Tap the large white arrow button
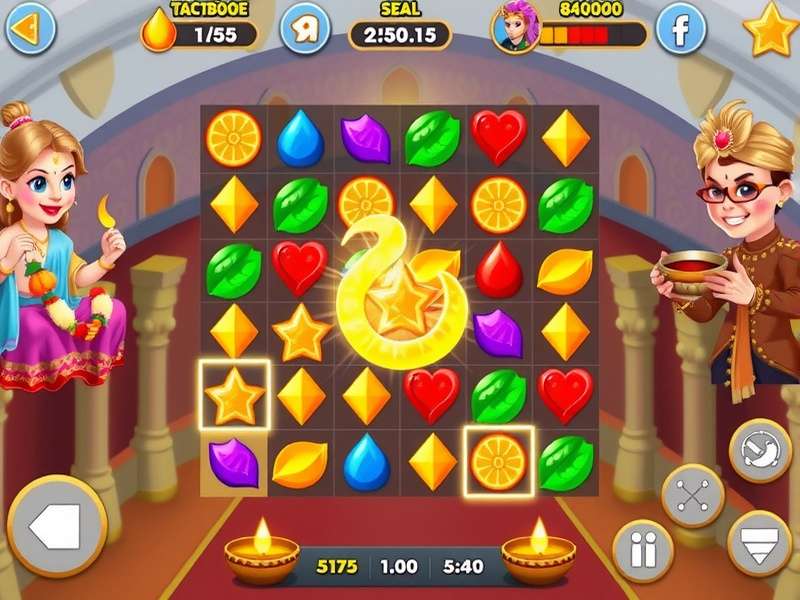Screen dimensions: 800x600 click(56, 526)
